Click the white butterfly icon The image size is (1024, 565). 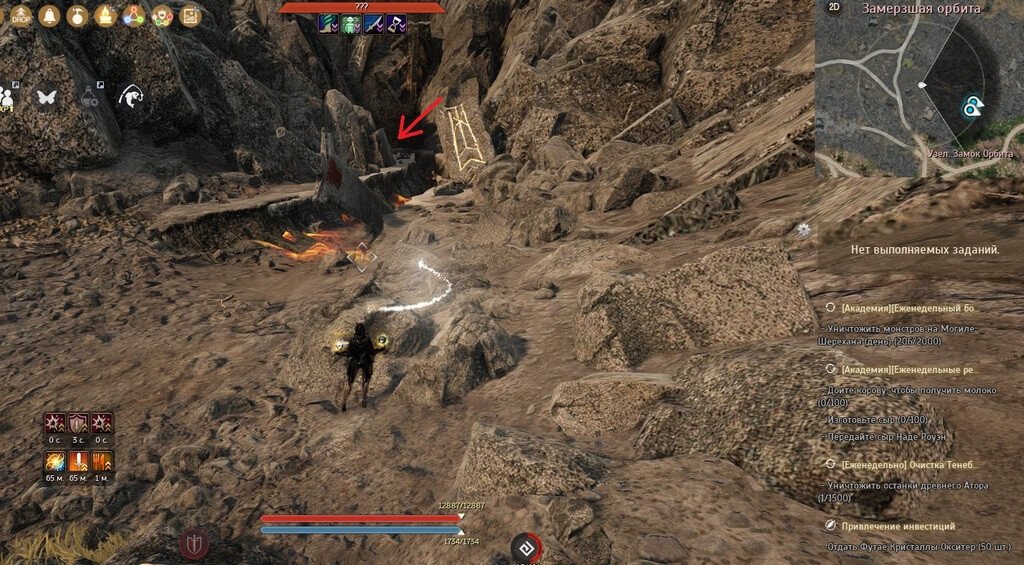pyautogui.click(x=46, y=96)
